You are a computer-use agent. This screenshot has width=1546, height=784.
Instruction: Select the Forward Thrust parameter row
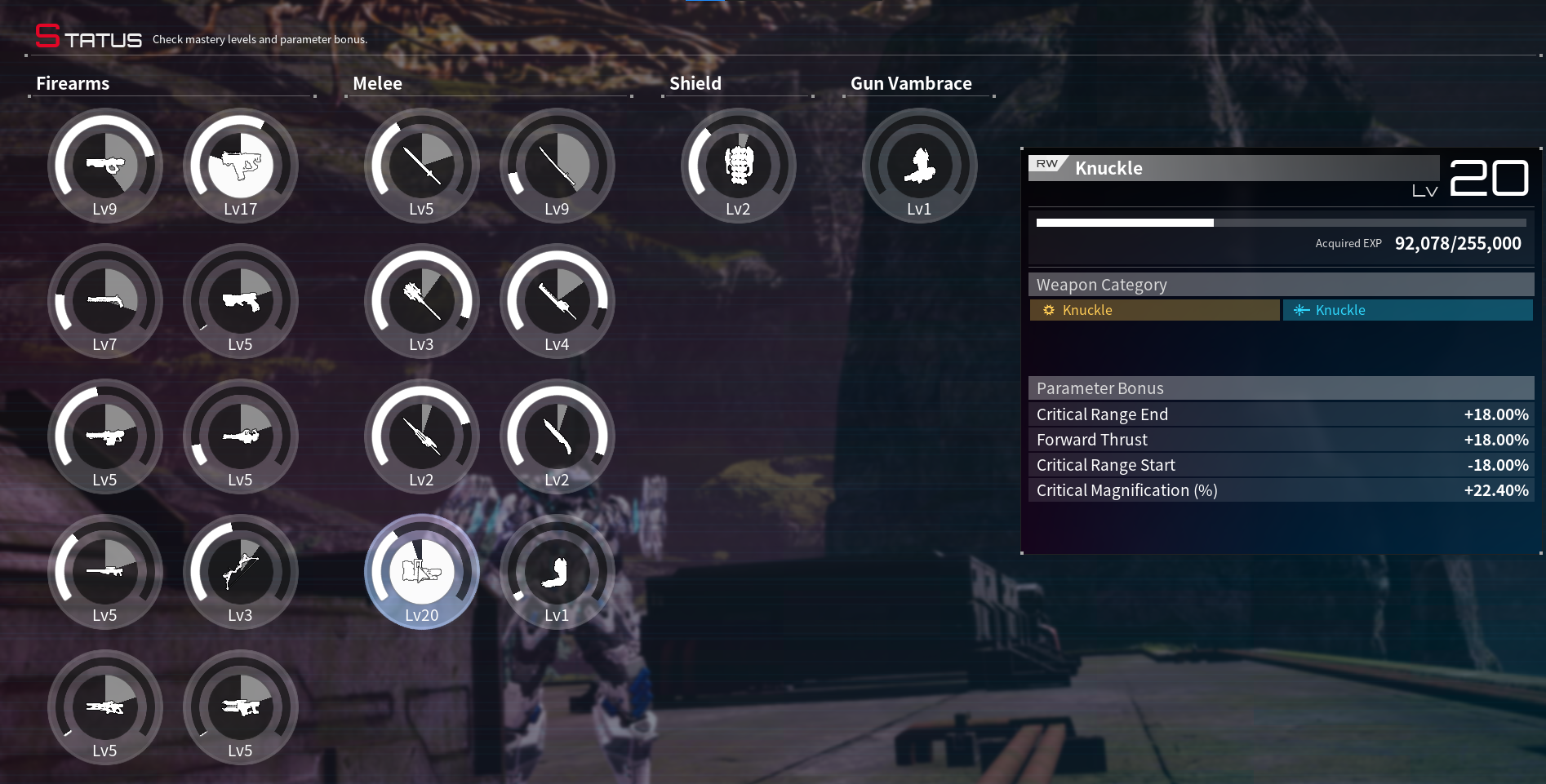coord(1282,440)
